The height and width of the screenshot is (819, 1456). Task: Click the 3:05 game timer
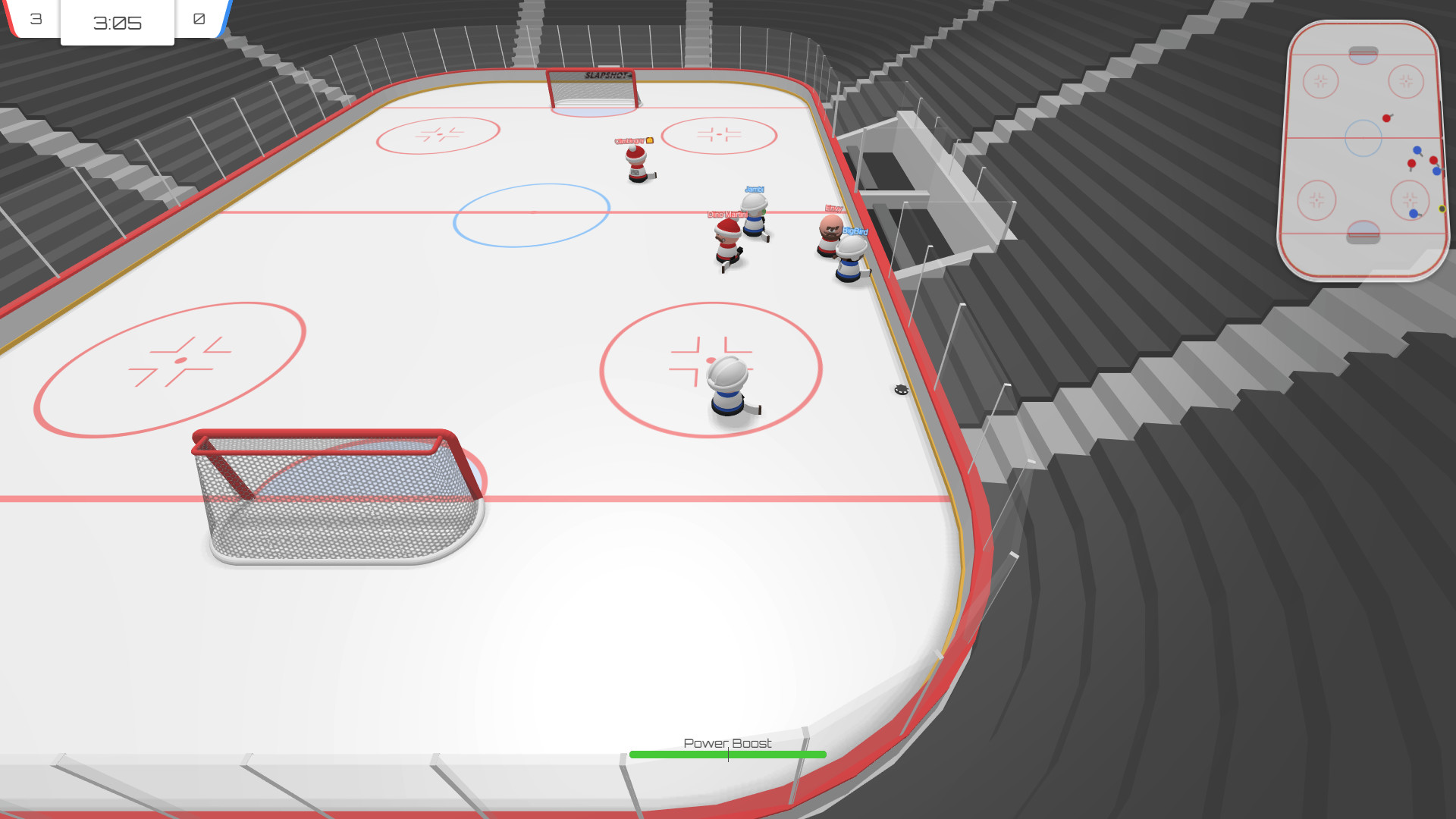[117, 23]
